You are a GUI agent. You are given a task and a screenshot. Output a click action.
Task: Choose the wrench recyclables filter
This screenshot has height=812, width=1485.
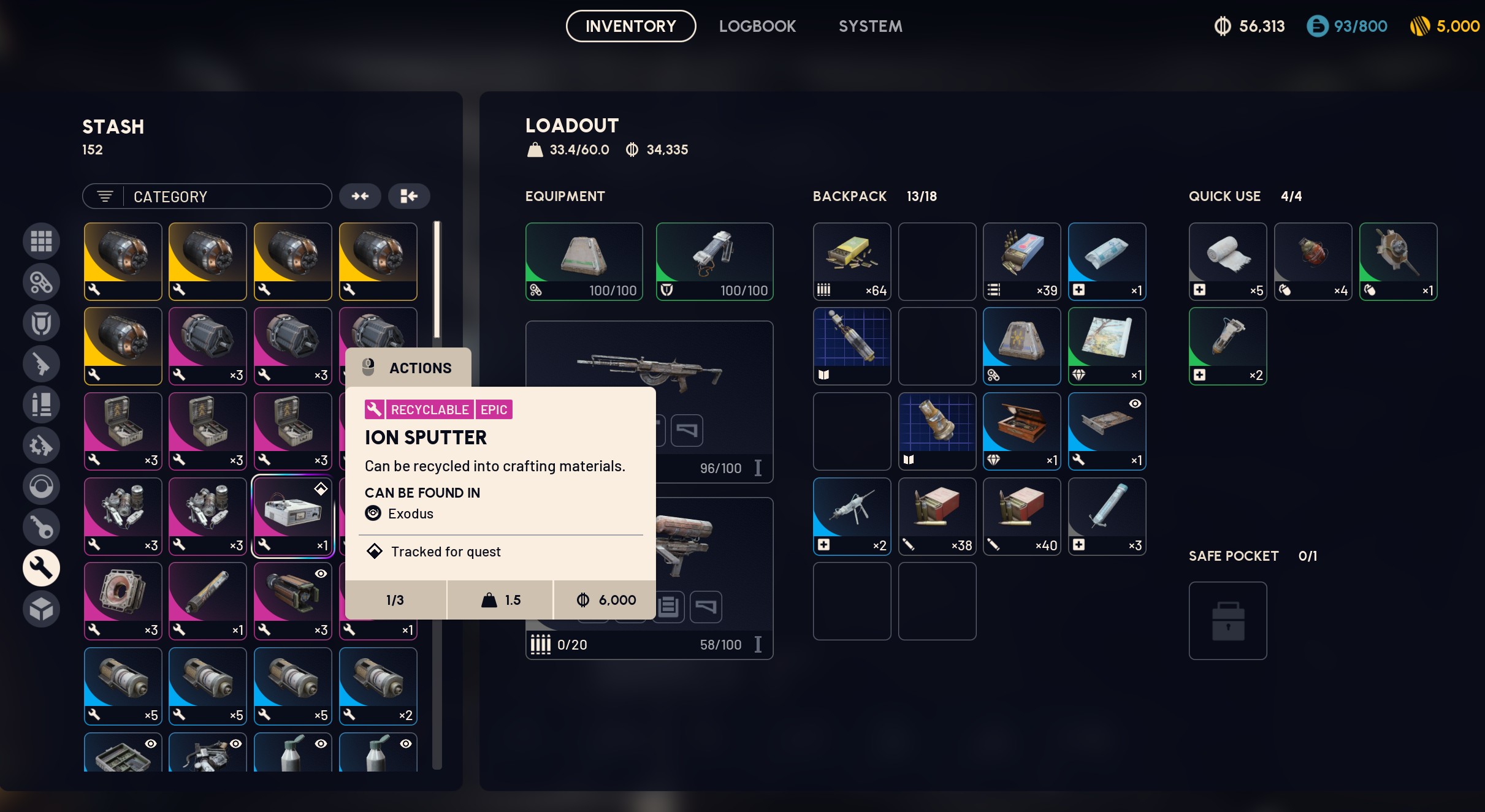tap(41, 567)
